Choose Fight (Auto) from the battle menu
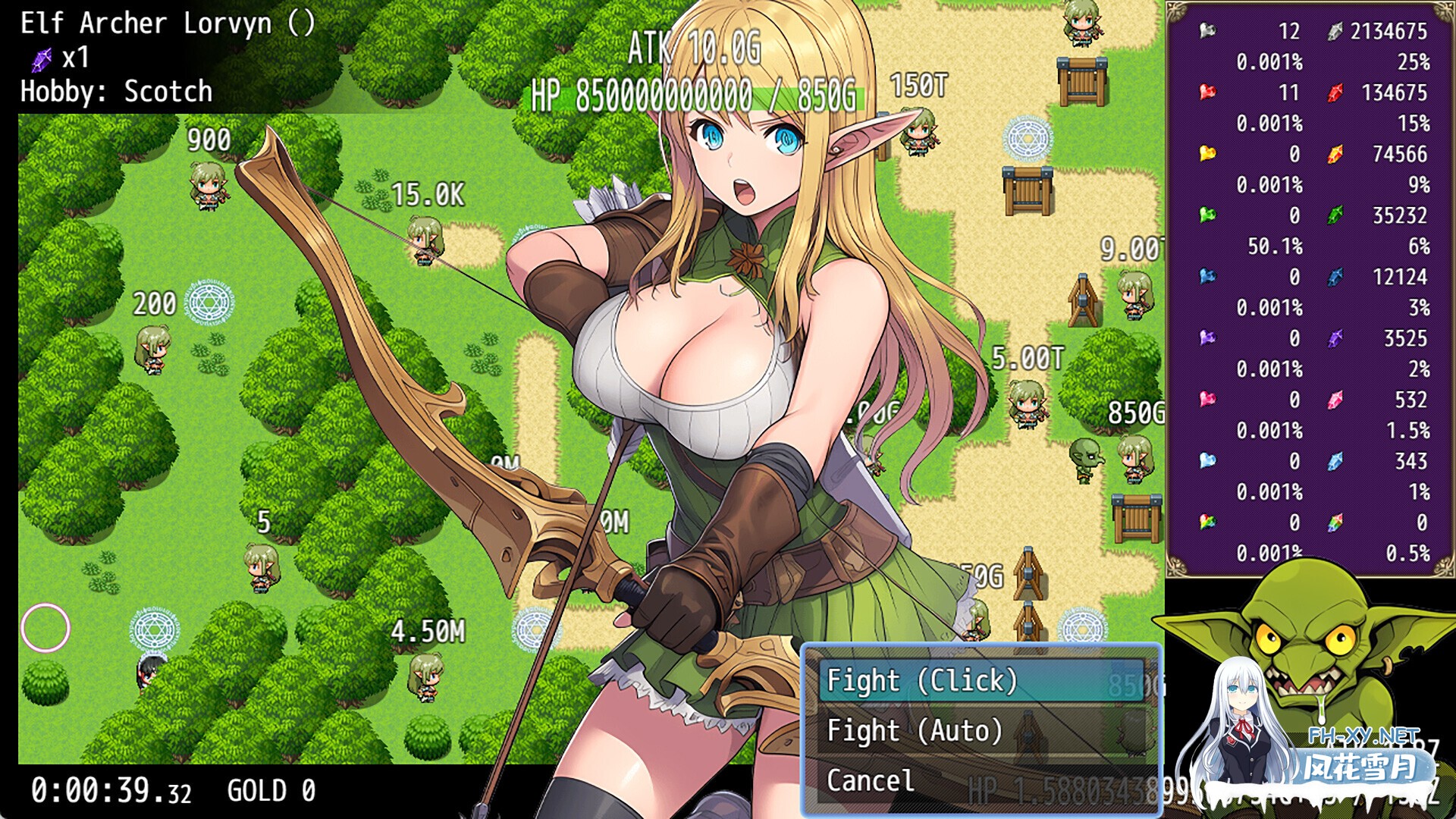Screen dimensions: 1456x819 [913, 730]
